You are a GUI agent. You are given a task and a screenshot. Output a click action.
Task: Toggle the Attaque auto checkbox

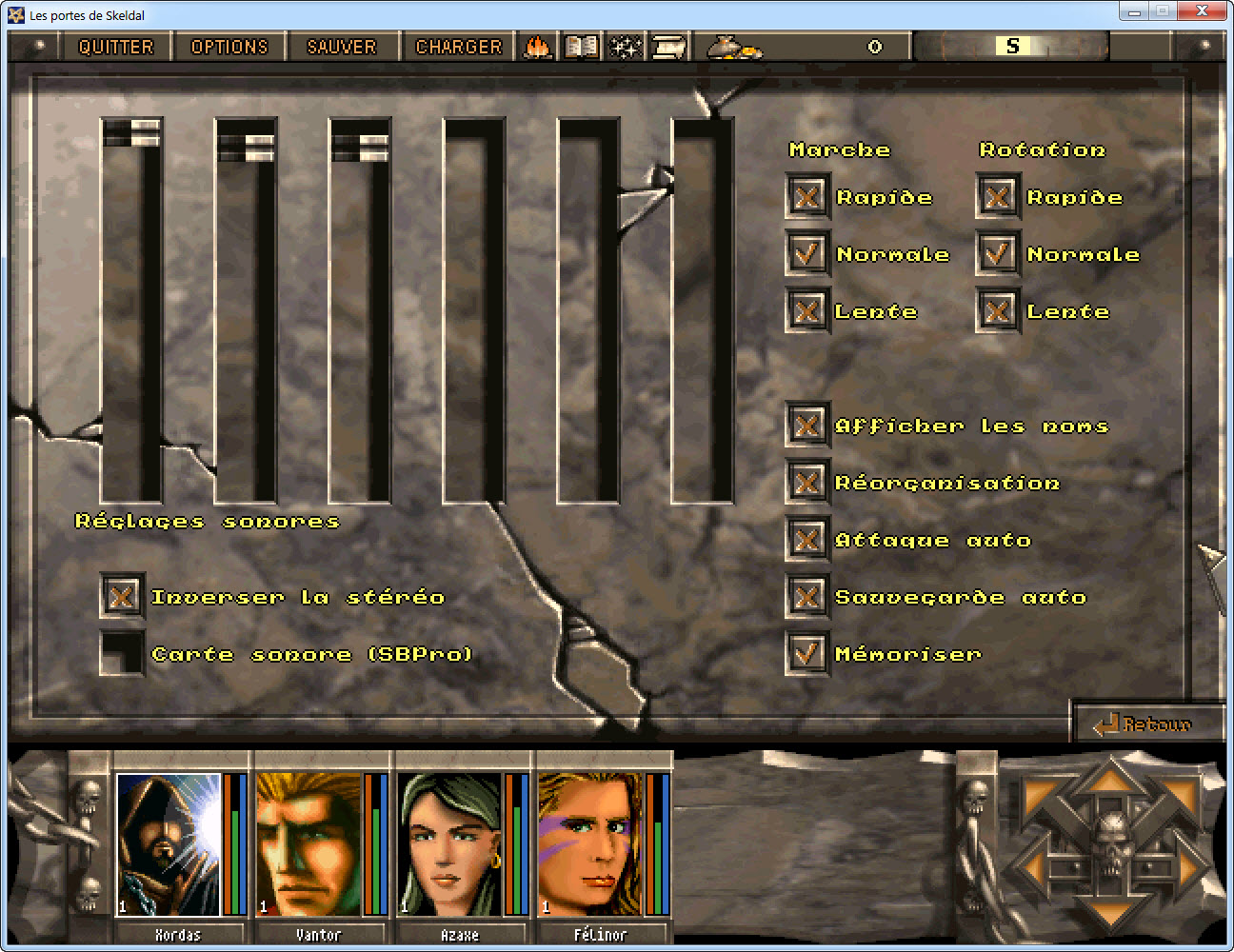[807, 540]
